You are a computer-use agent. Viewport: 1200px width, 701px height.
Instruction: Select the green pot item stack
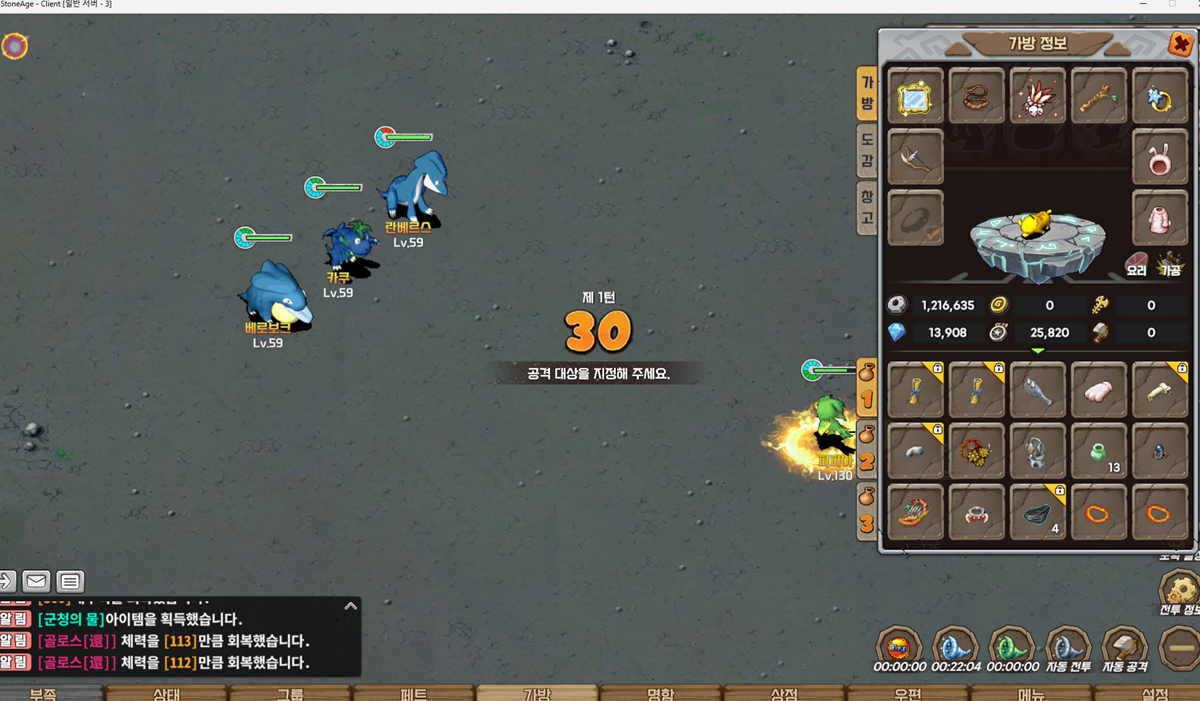pos(1098,451)
